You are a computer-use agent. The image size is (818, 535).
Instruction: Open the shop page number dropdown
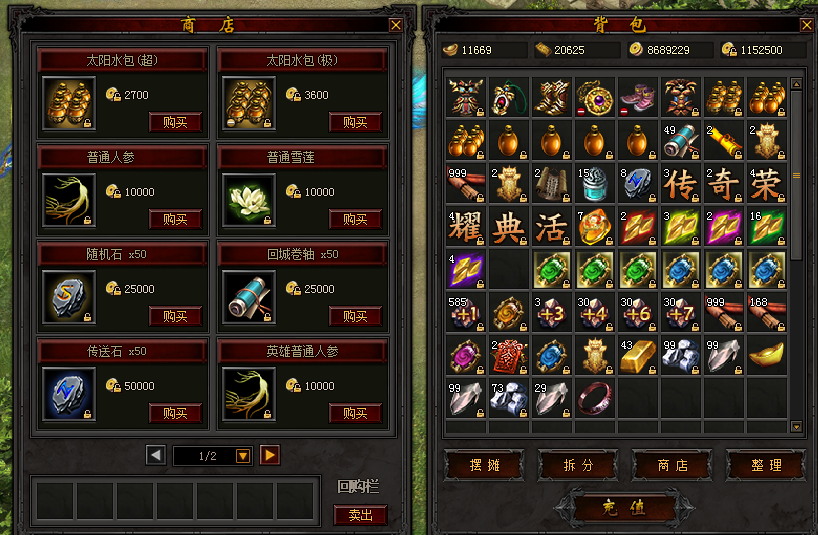point(242,456)
